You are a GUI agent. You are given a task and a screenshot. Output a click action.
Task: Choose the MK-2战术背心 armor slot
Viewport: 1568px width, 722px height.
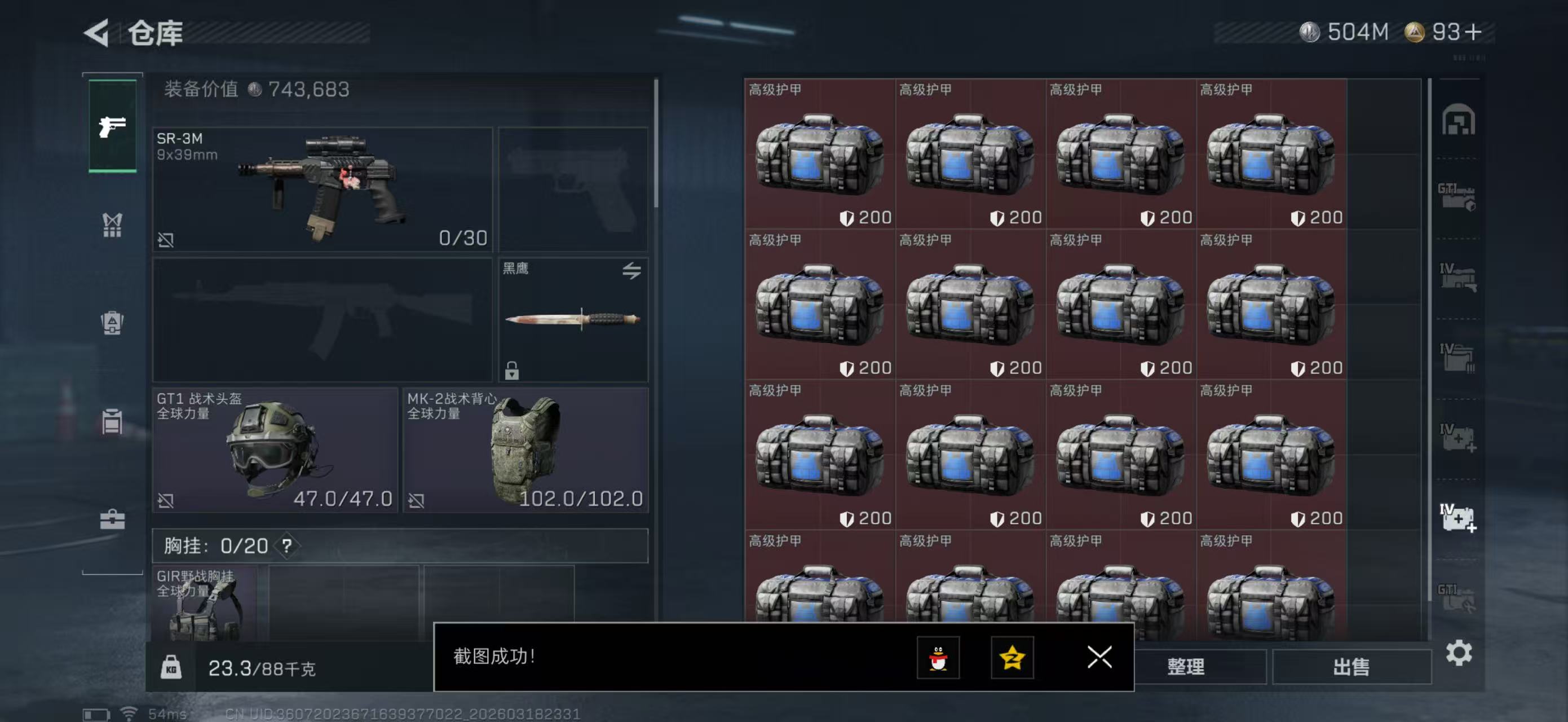[x=525, y=450]
